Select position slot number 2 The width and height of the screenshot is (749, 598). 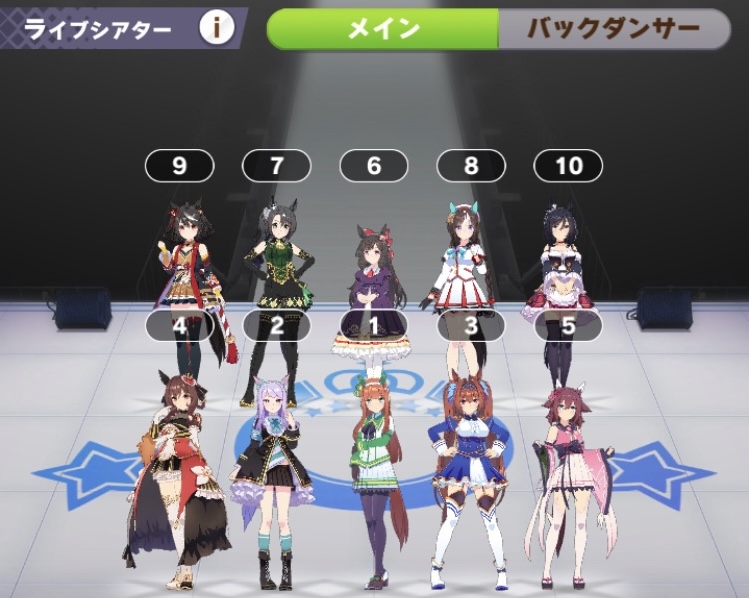[277, 324]
